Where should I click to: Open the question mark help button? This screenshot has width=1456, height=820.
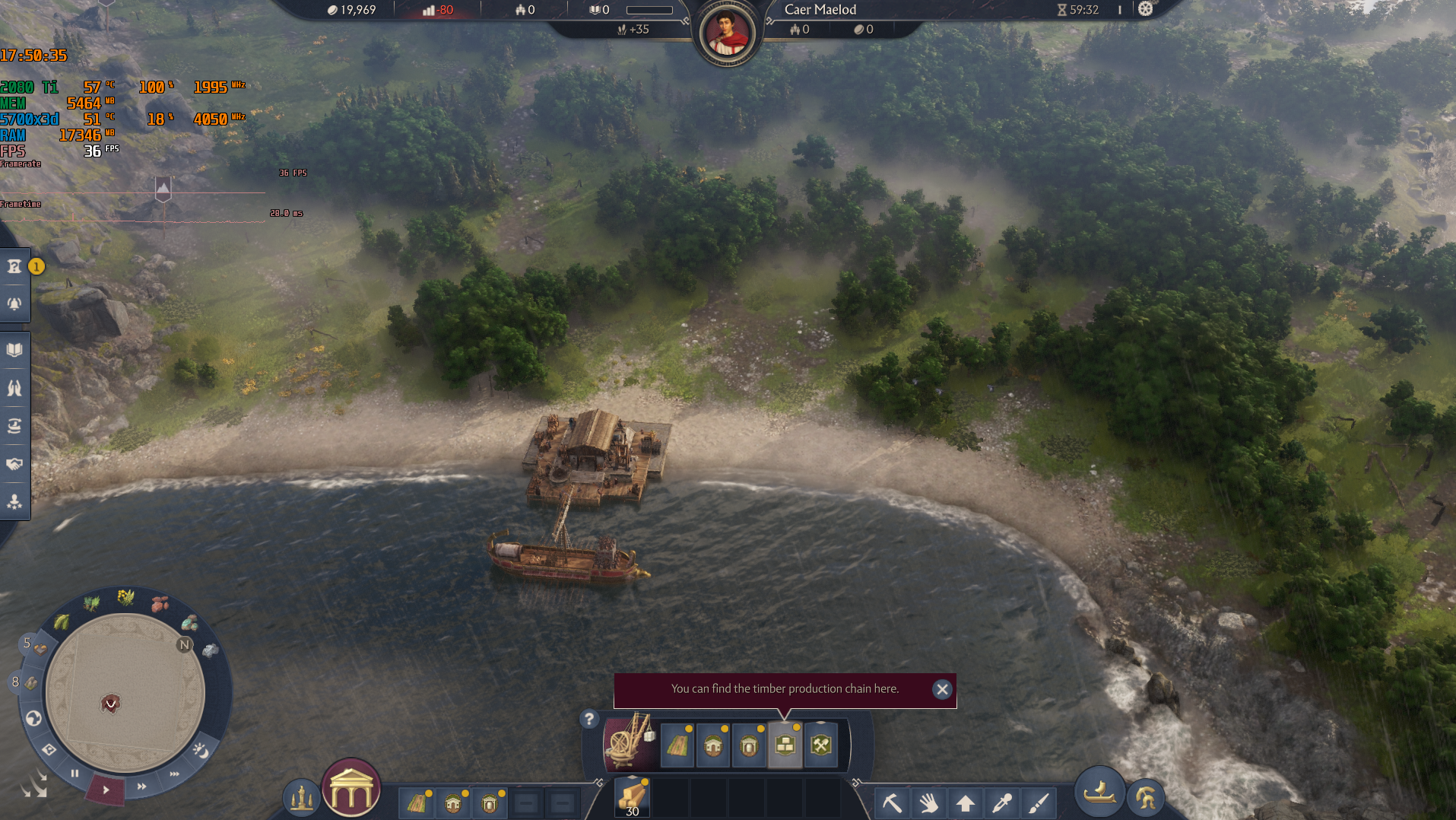(588, 718)
